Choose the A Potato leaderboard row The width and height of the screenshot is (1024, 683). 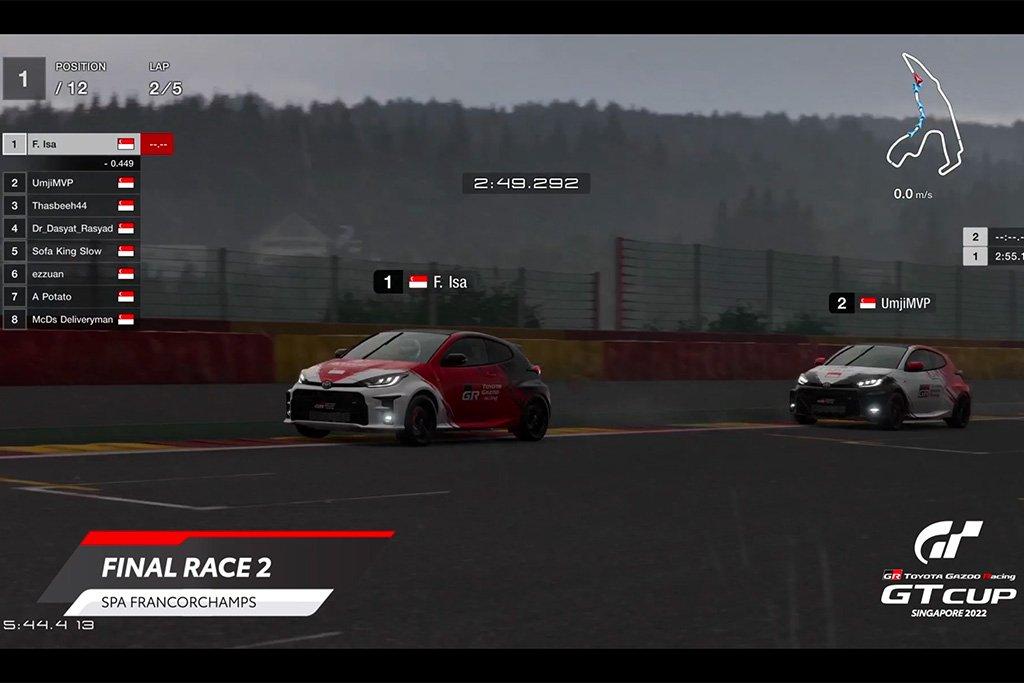(72, 297)
